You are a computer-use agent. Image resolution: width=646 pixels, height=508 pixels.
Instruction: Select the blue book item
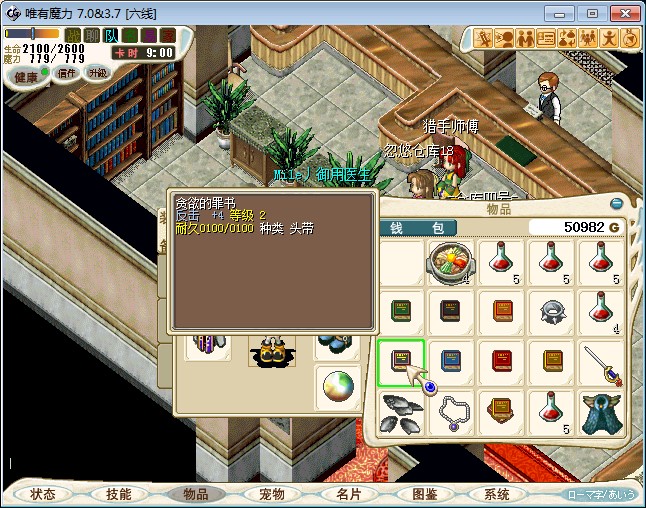(451, 361)
